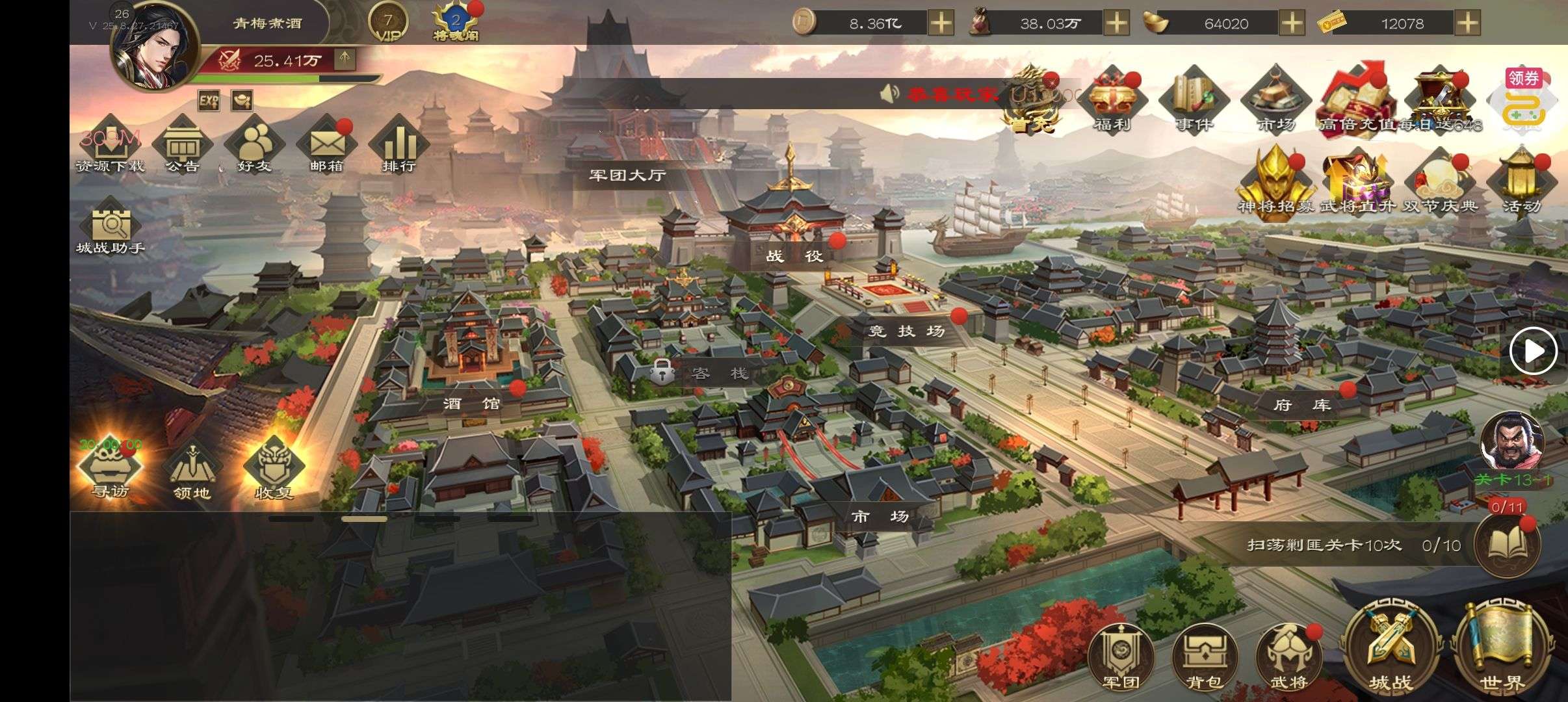1568x702 pixels.
Task: Enter the 府库 treasury
Action: [x=1302, y=405]
